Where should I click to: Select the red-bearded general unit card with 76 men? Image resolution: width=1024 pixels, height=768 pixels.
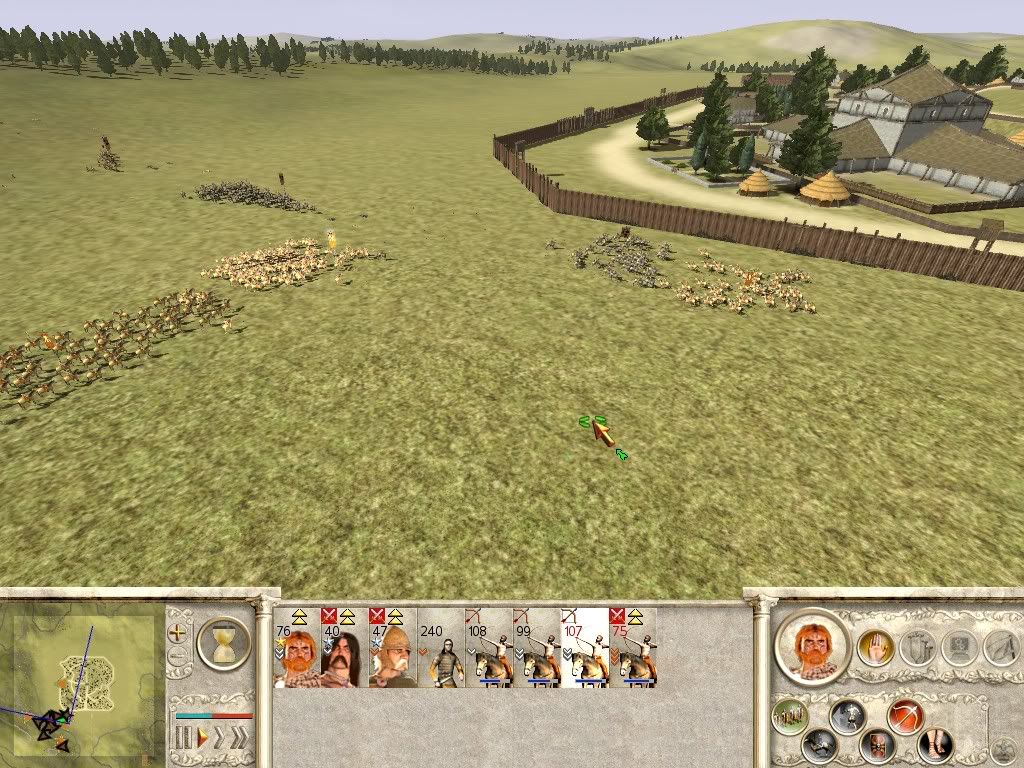coord(297,648)
